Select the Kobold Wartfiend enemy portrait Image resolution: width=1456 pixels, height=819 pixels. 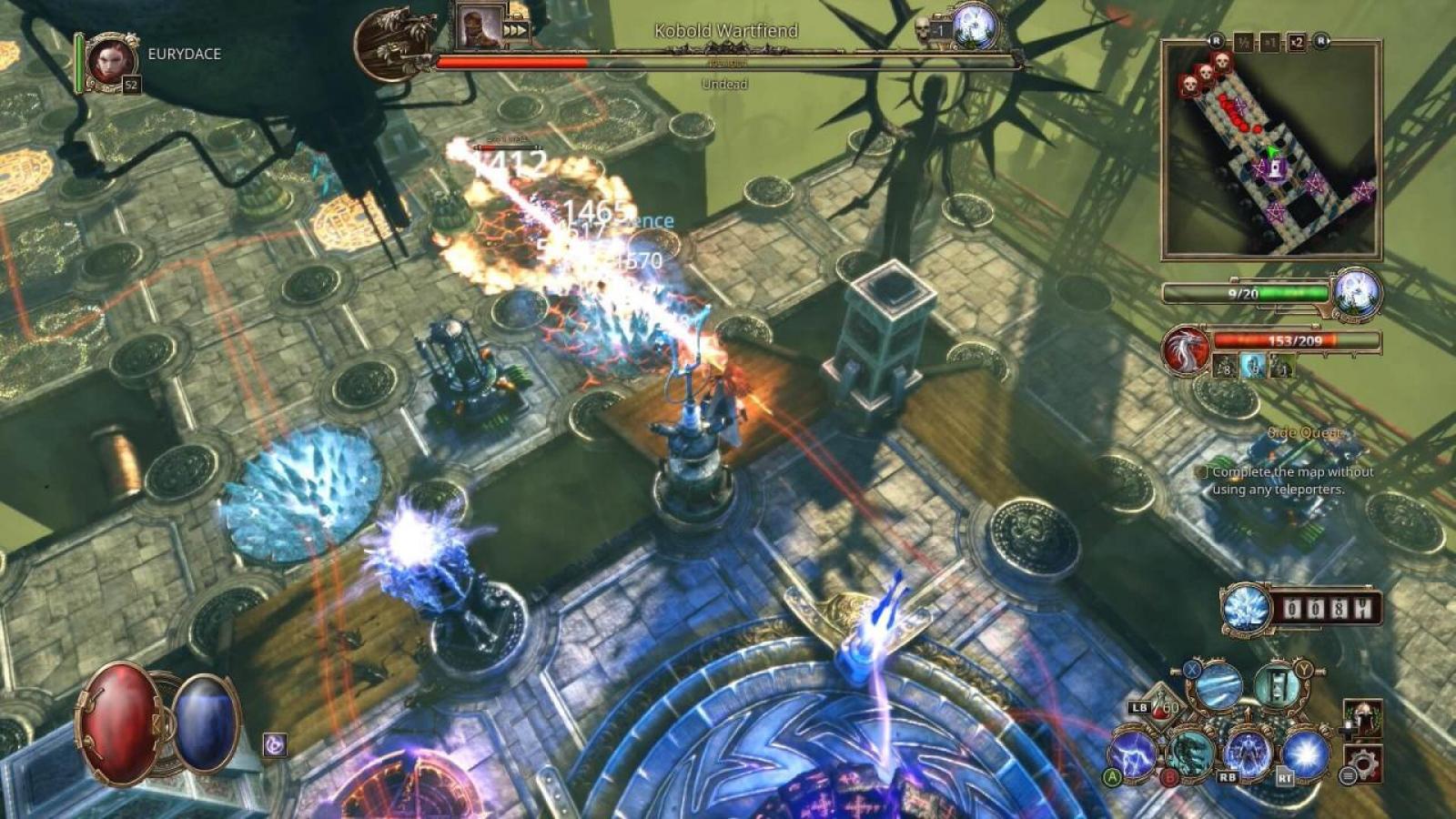click(x=480, y=26)
